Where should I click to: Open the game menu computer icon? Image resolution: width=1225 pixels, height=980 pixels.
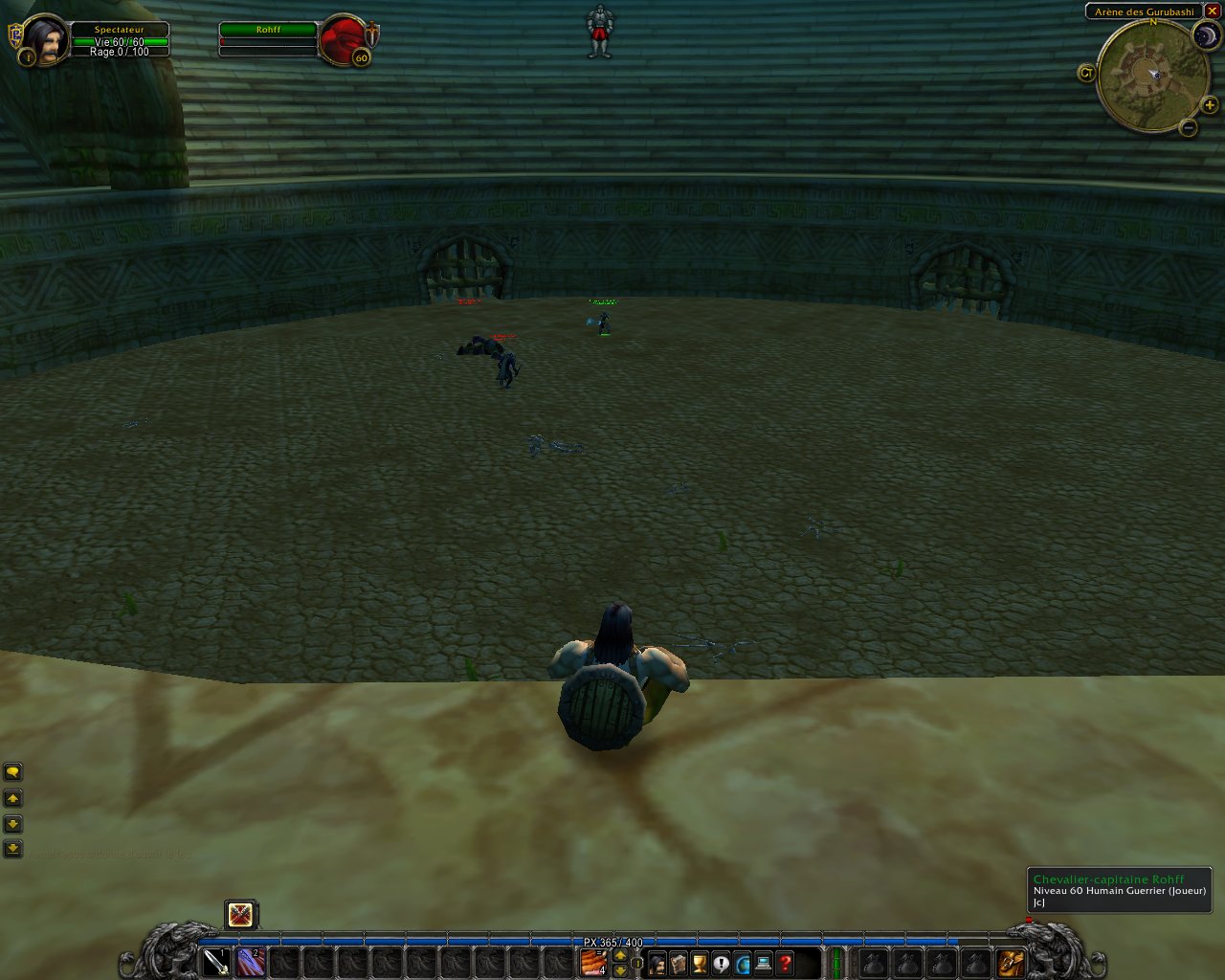click(764, 963)
